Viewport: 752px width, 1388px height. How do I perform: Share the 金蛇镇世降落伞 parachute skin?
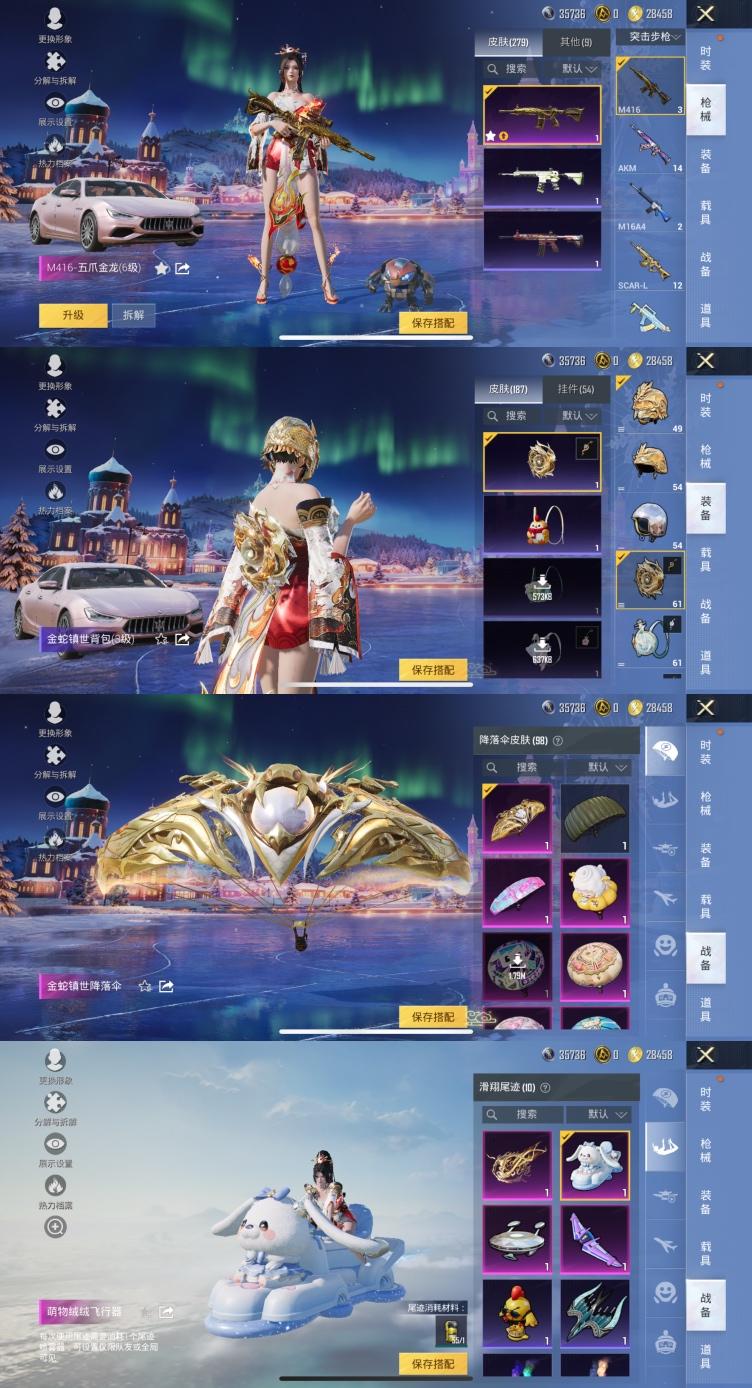[167, 986]
